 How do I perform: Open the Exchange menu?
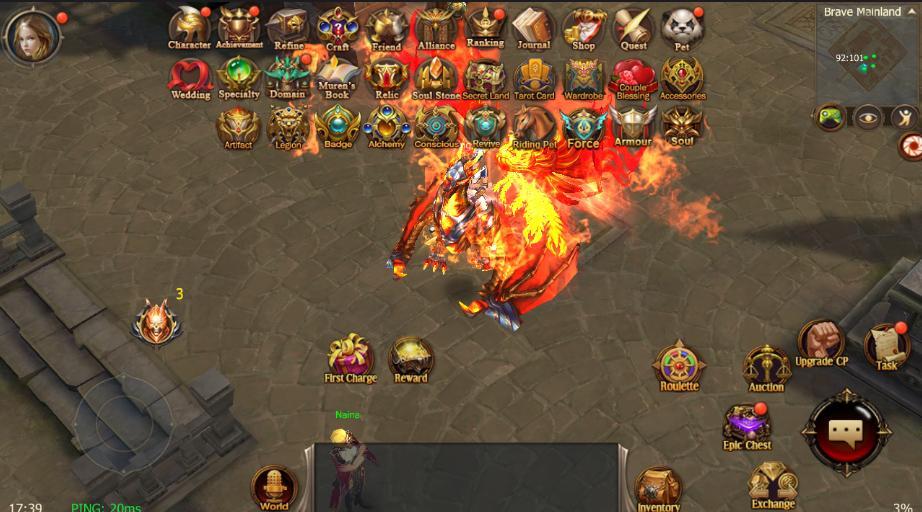(773, 484)
